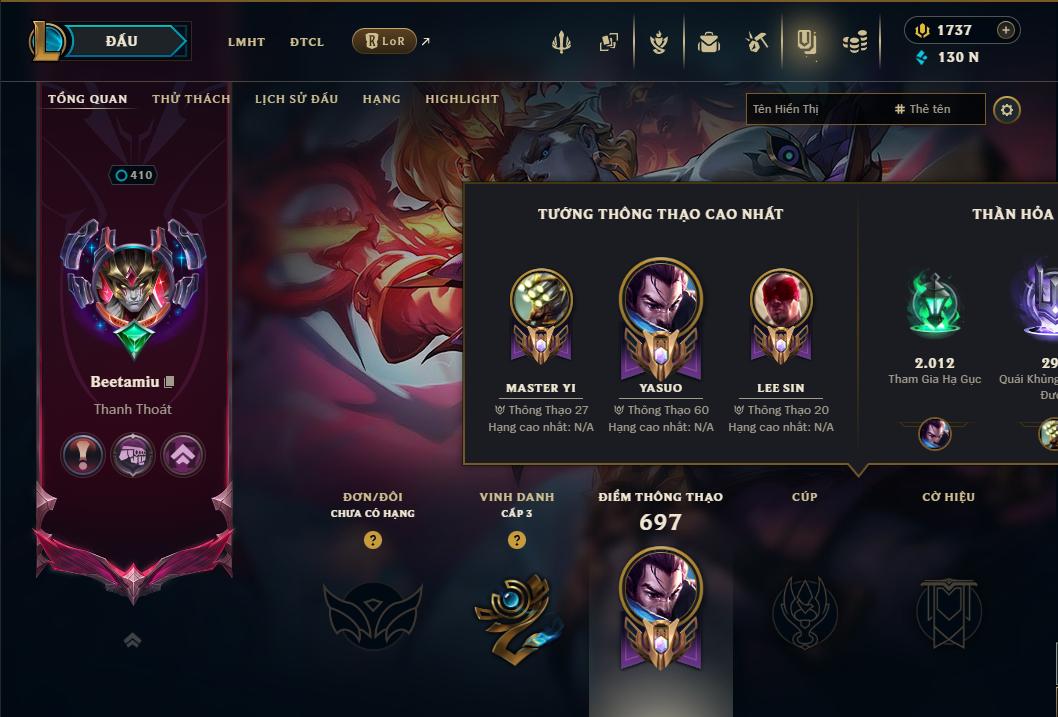This screenshot has height=717, width=1058.
Task: Open the Store coins icon
Action: coord(854,42)
